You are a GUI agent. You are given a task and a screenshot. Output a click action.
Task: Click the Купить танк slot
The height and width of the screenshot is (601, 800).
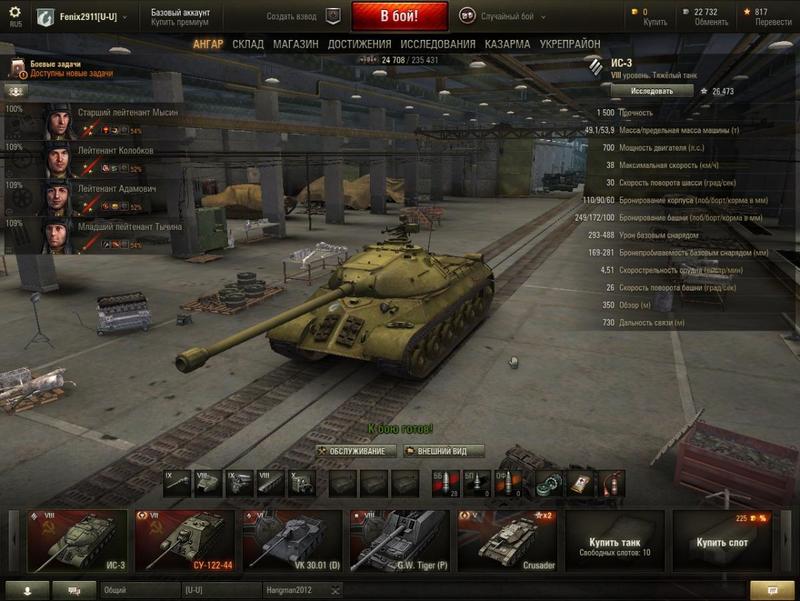[x=614, y=541]
